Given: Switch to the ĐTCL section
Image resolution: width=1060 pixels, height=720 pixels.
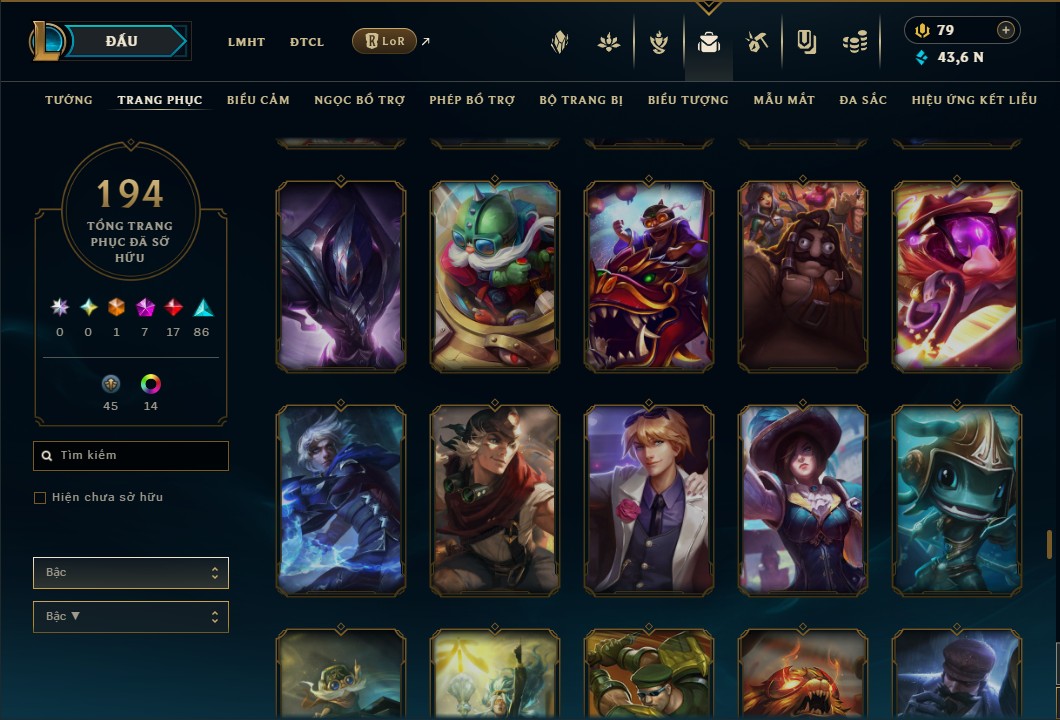Looking at the screenshot, I should 307,42.
